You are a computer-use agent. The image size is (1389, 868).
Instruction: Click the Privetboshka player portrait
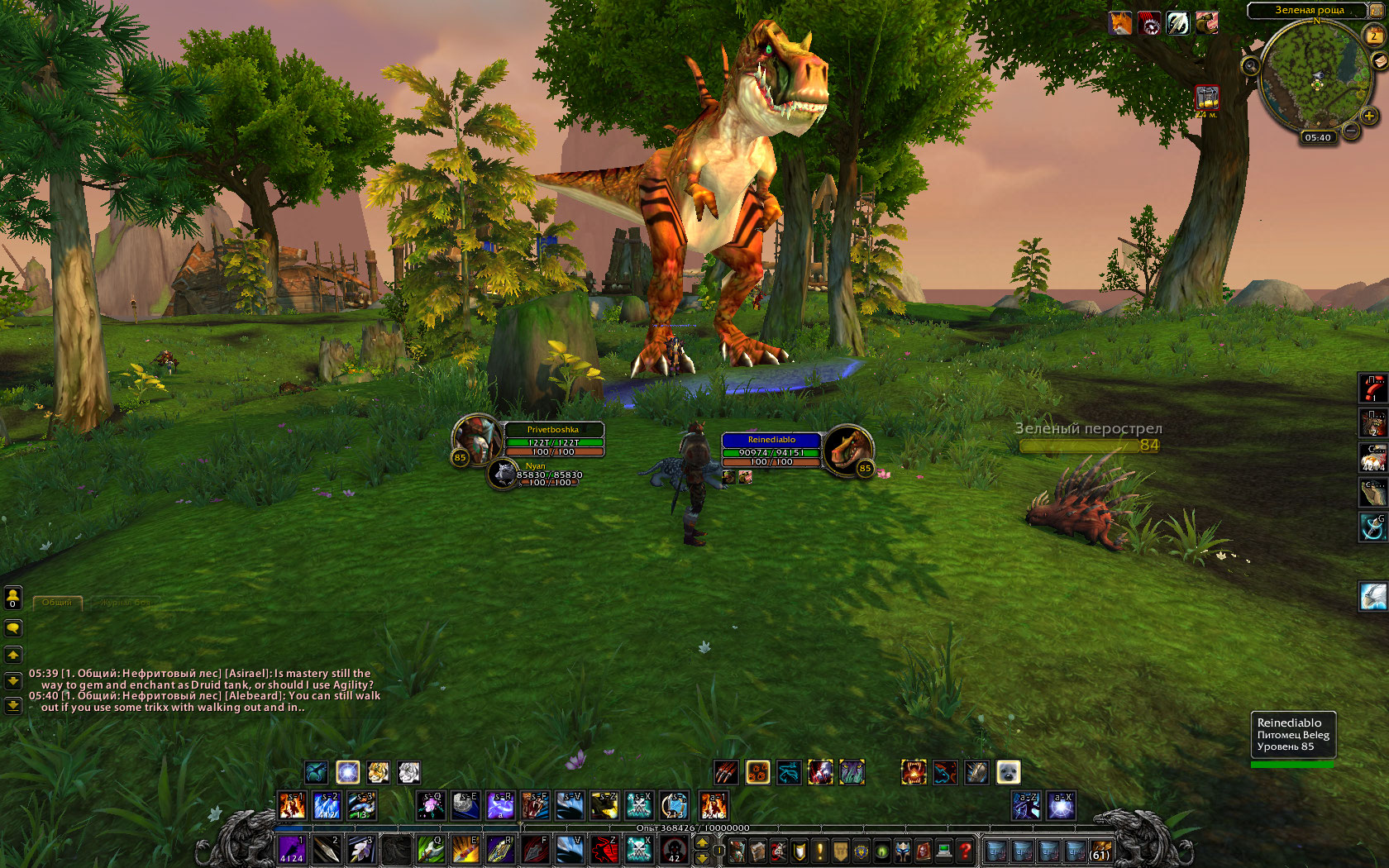pos(476,438)
